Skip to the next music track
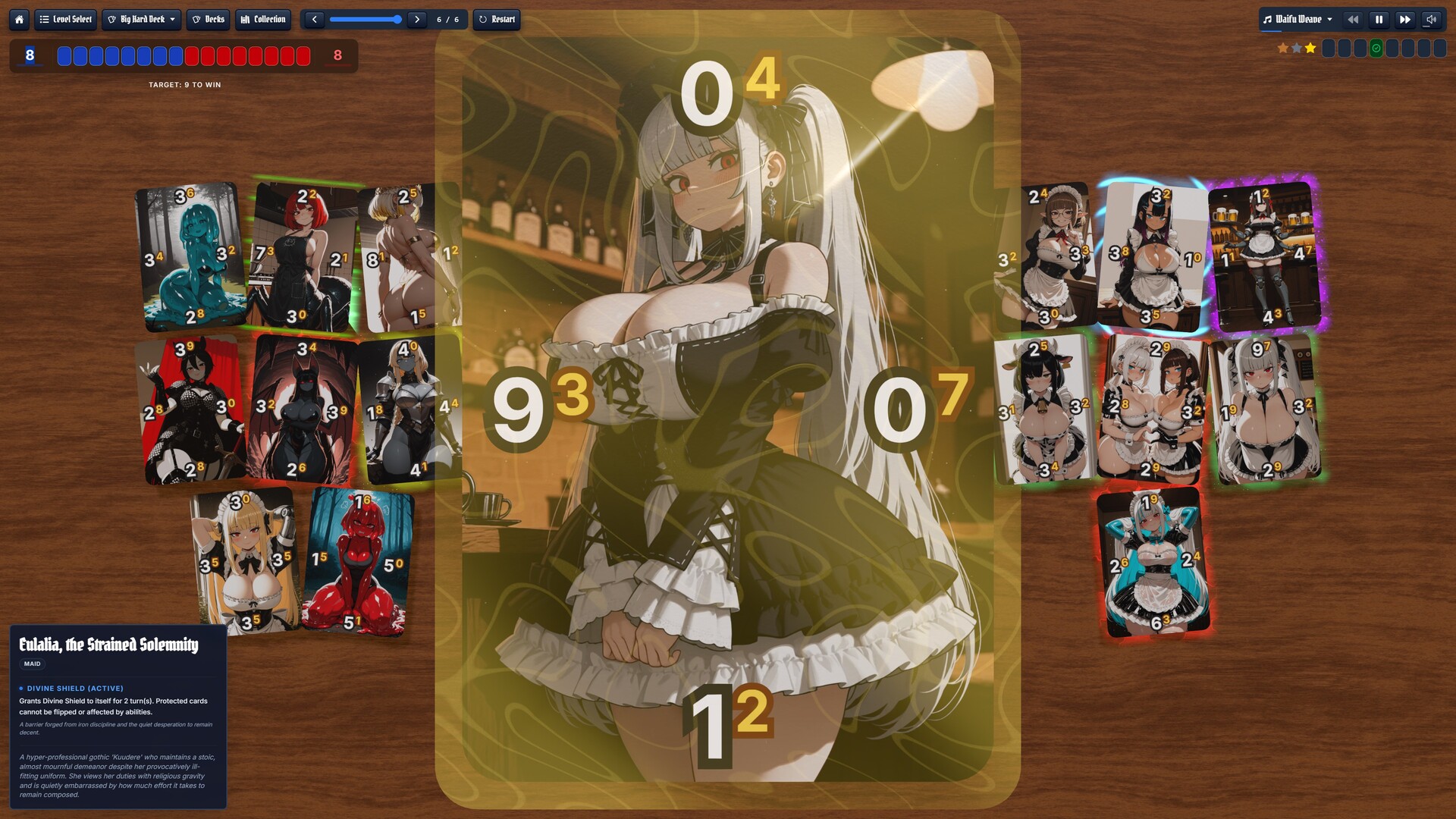The height and width of the screenshot is (819, 1456). pos(1404,20)
